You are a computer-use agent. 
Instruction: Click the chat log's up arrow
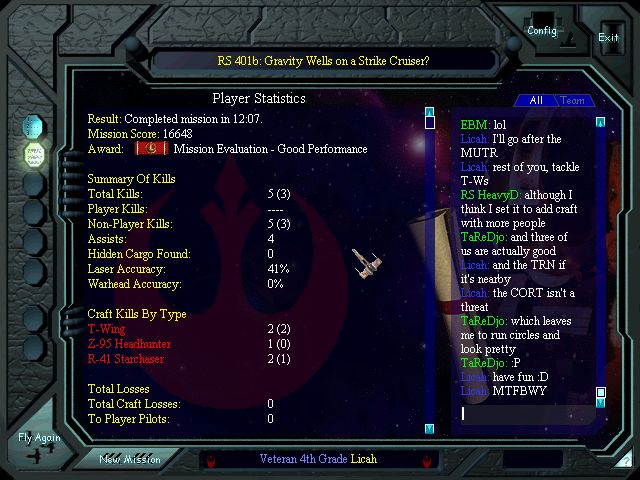(601, 123)
